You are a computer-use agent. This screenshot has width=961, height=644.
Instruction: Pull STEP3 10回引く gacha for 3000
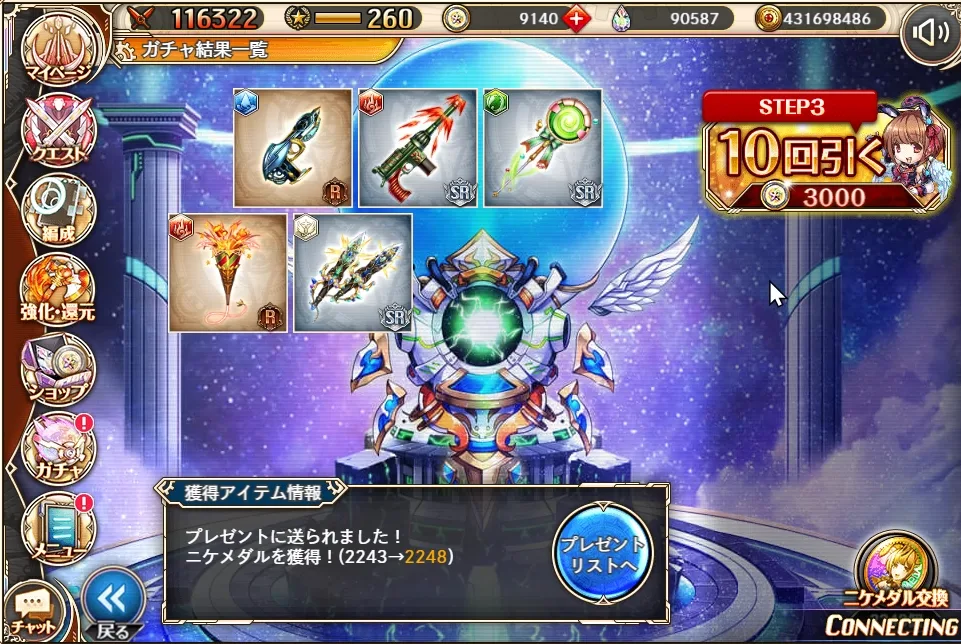coord(820,155)
